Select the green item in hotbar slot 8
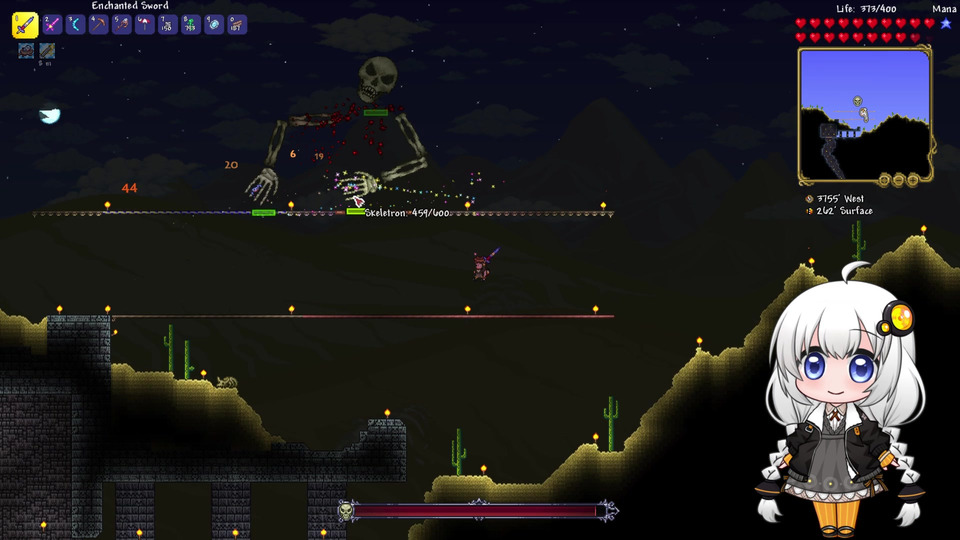Screen dimensions: 960x540 (x=190, y=25)
